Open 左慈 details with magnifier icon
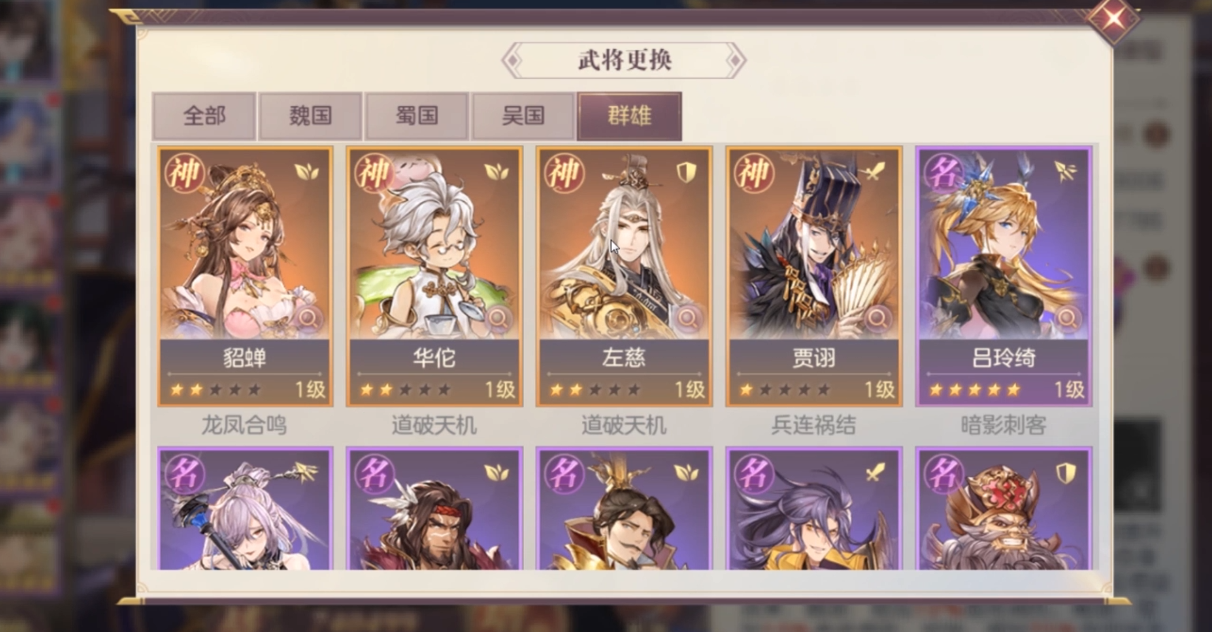Viewport: 1212px width, 632px height. point(688,319)
